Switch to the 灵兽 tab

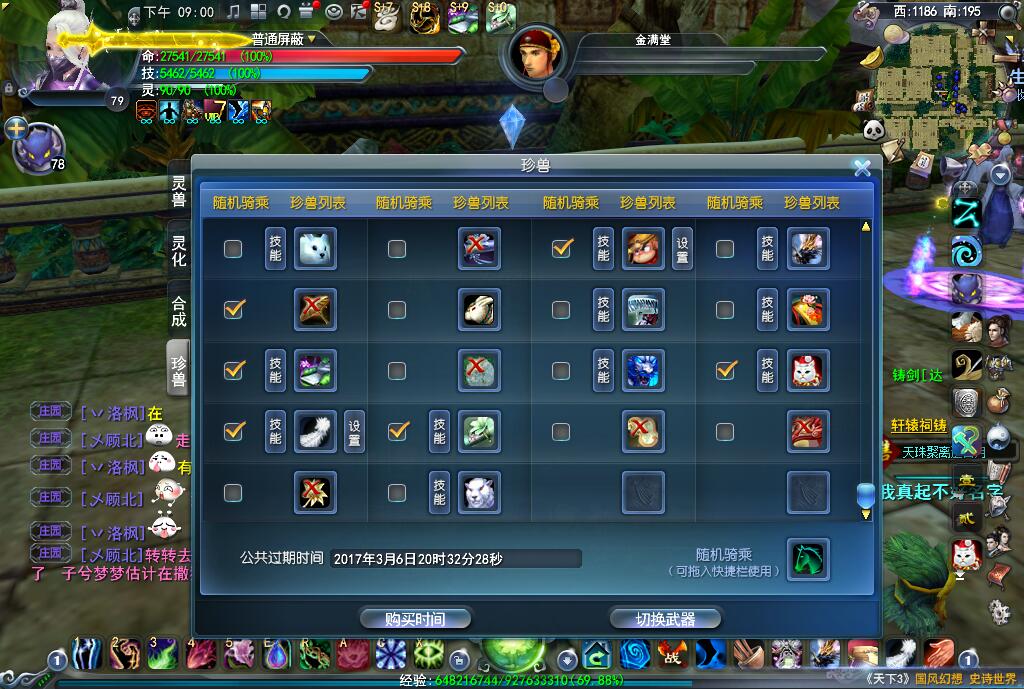click(178, 191)
